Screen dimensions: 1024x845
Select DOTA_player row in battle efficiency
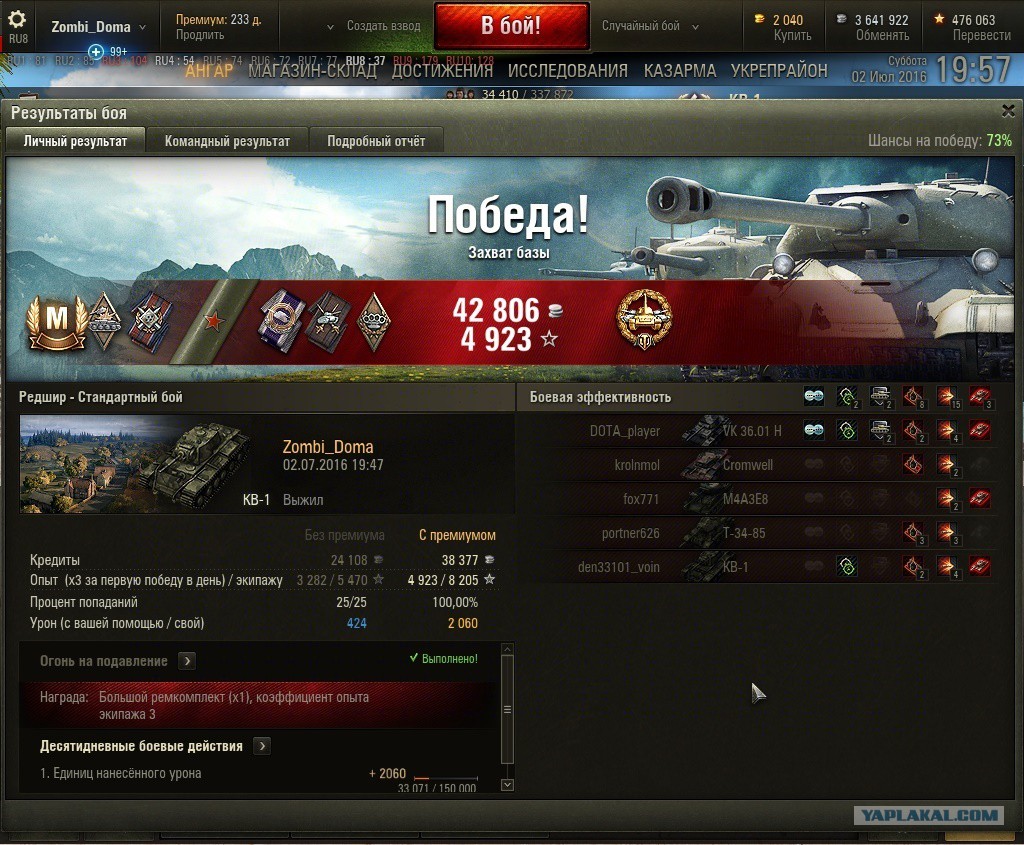point(625,431)
